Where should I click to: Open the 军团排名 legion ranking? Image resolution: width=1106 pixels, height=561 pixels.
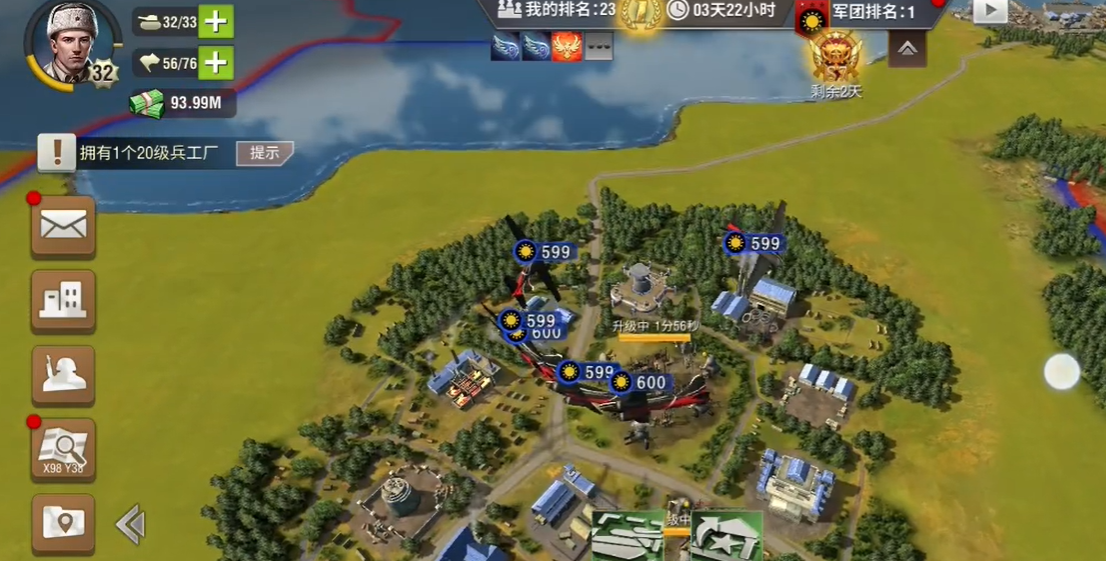click(870, 12)
